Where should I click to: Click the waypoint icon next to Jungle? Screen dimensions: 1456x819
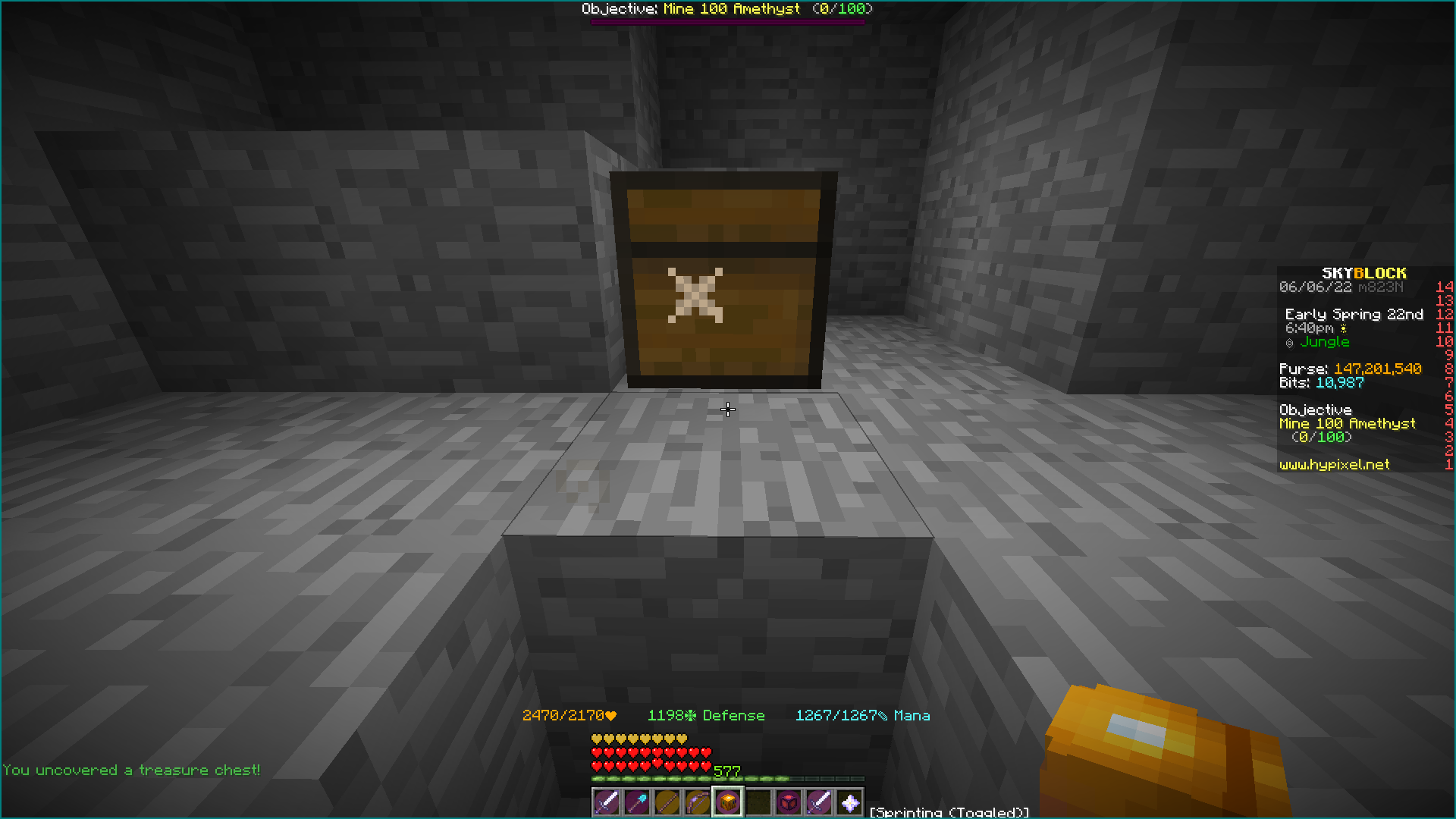pos(1289,342)
